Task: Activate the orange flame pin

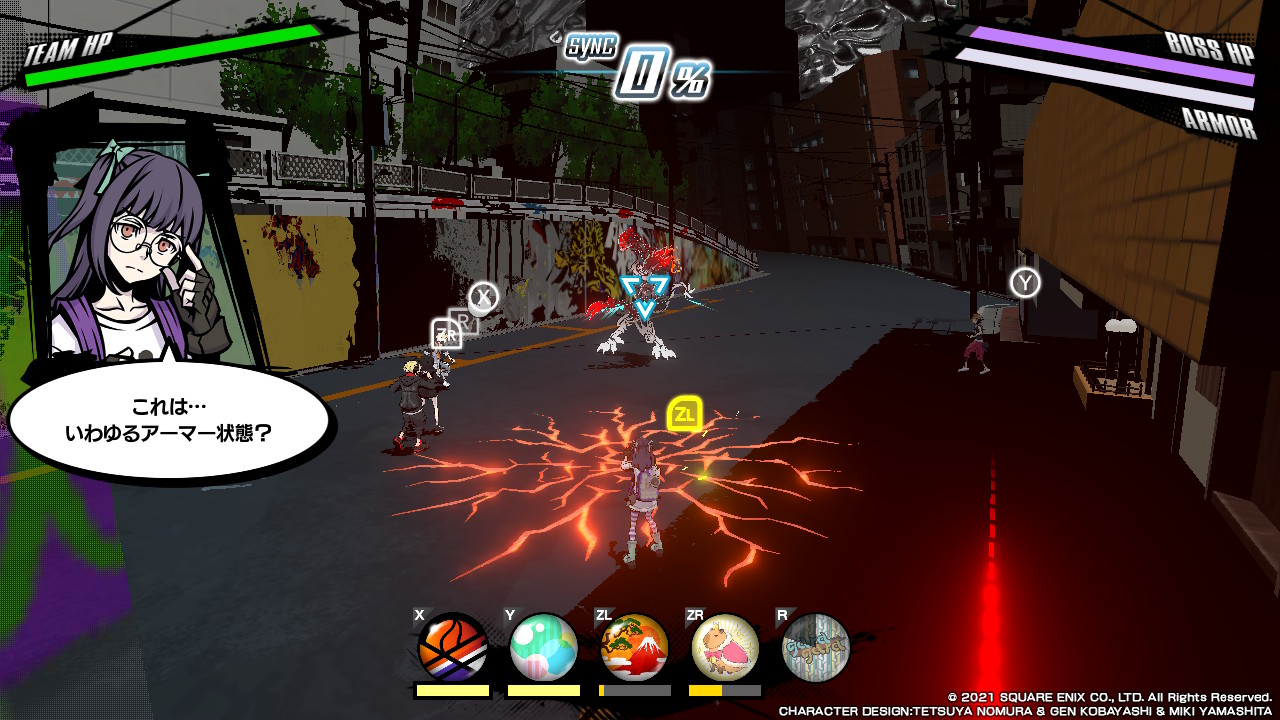Action: pos(452,647)
